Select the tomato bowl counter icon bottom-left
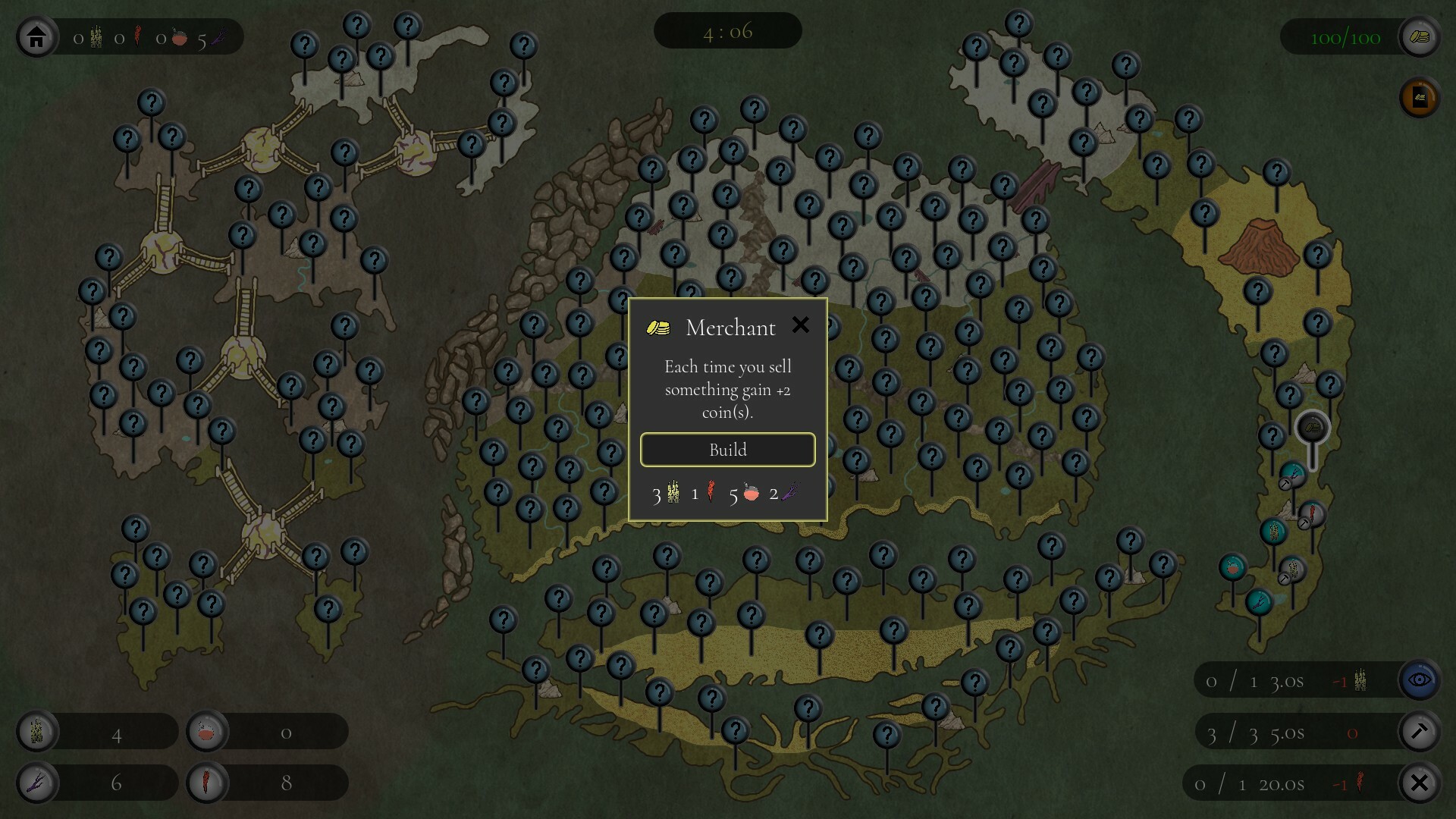 [x=206, y=731]
